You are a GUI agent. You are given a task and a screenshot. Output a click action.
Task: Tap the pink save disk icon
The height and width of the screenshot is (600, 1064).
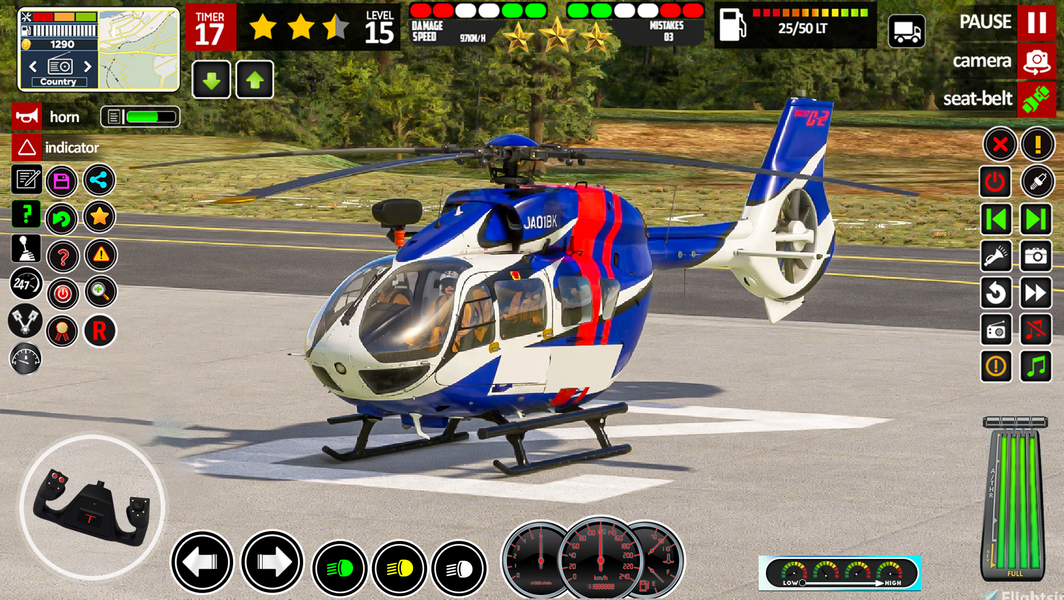point(62,181)
